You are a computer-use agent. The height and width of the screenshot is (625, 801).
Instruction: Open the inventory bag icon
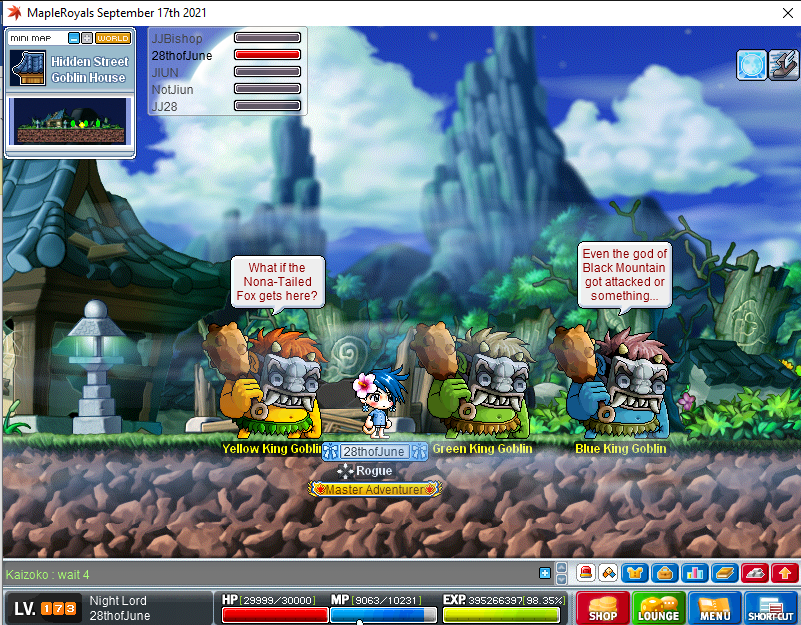pos(662,573)
